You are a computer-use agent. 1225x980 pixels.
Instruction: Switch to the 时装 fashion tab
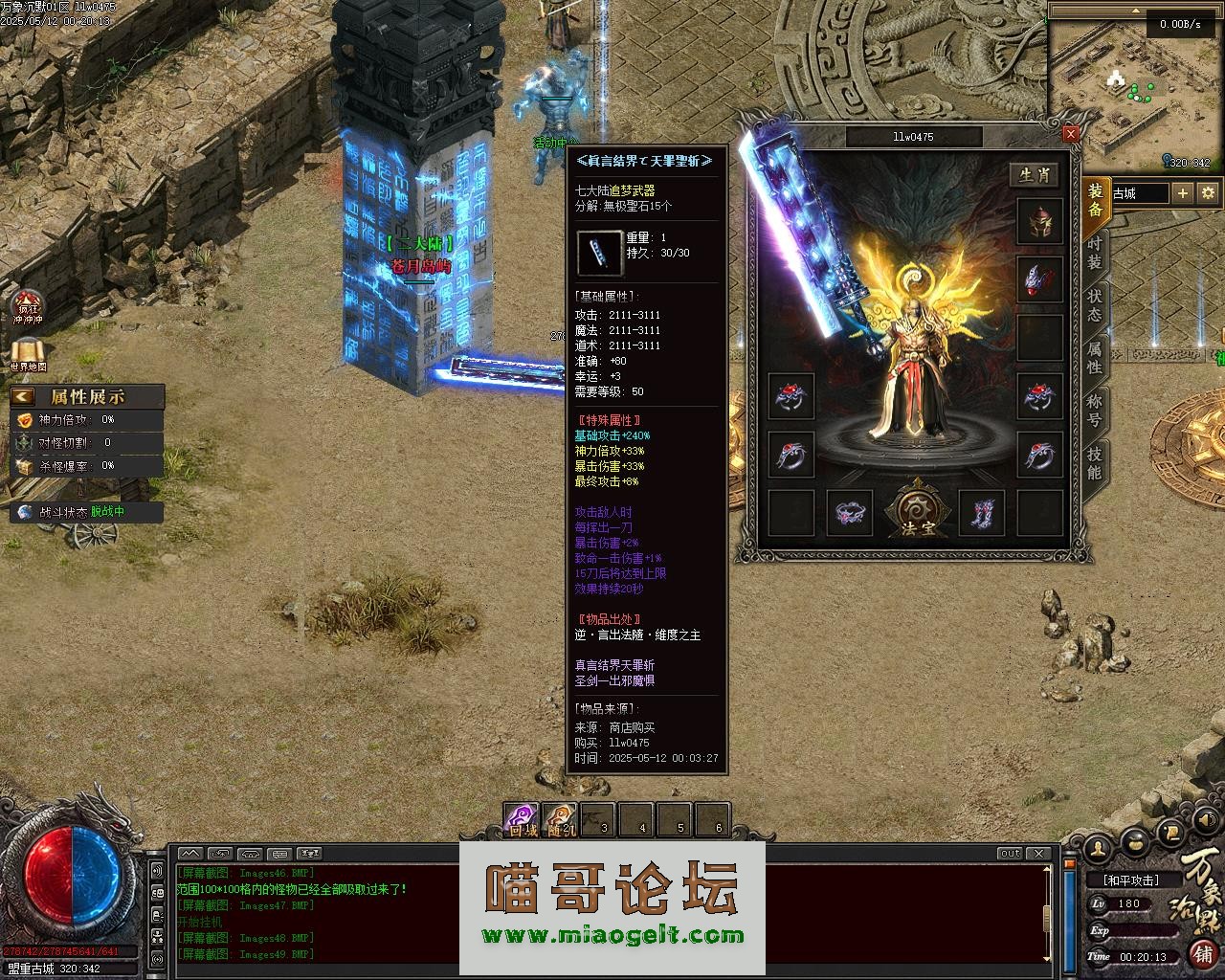click(x=1094, y=253)
